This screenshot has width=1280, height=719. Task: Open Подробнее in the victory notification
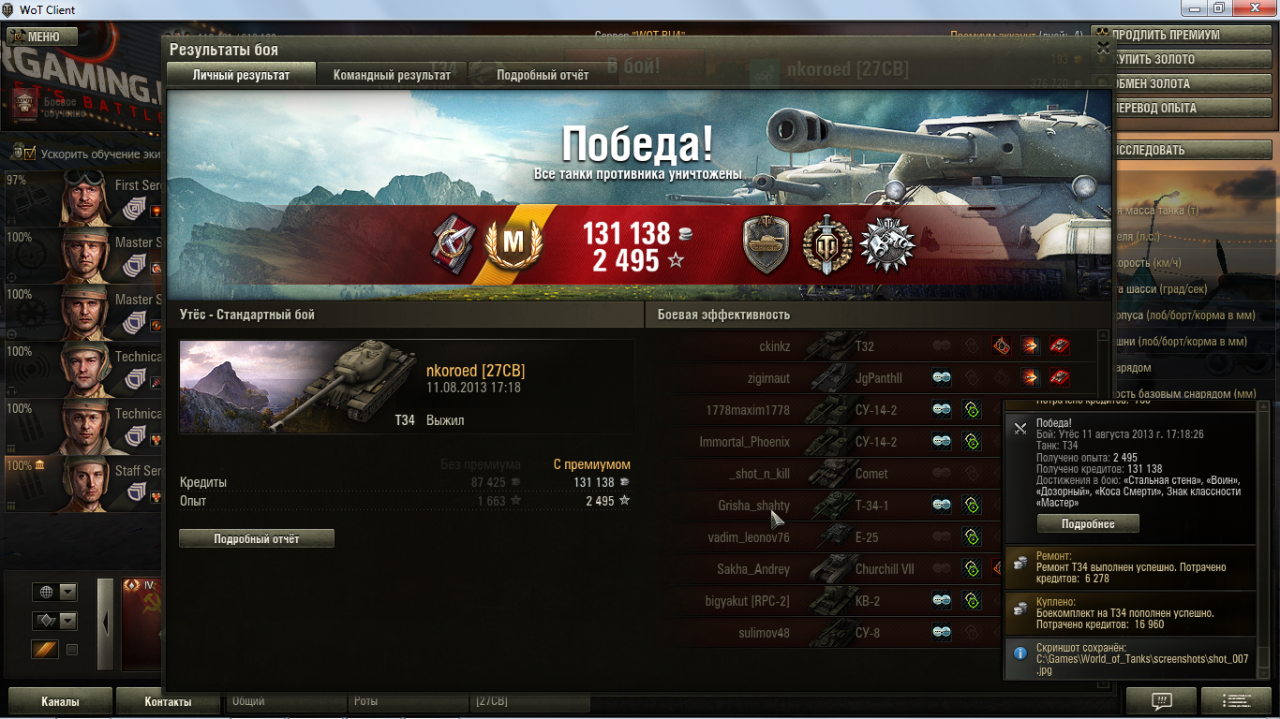(x=1088, y=524)
